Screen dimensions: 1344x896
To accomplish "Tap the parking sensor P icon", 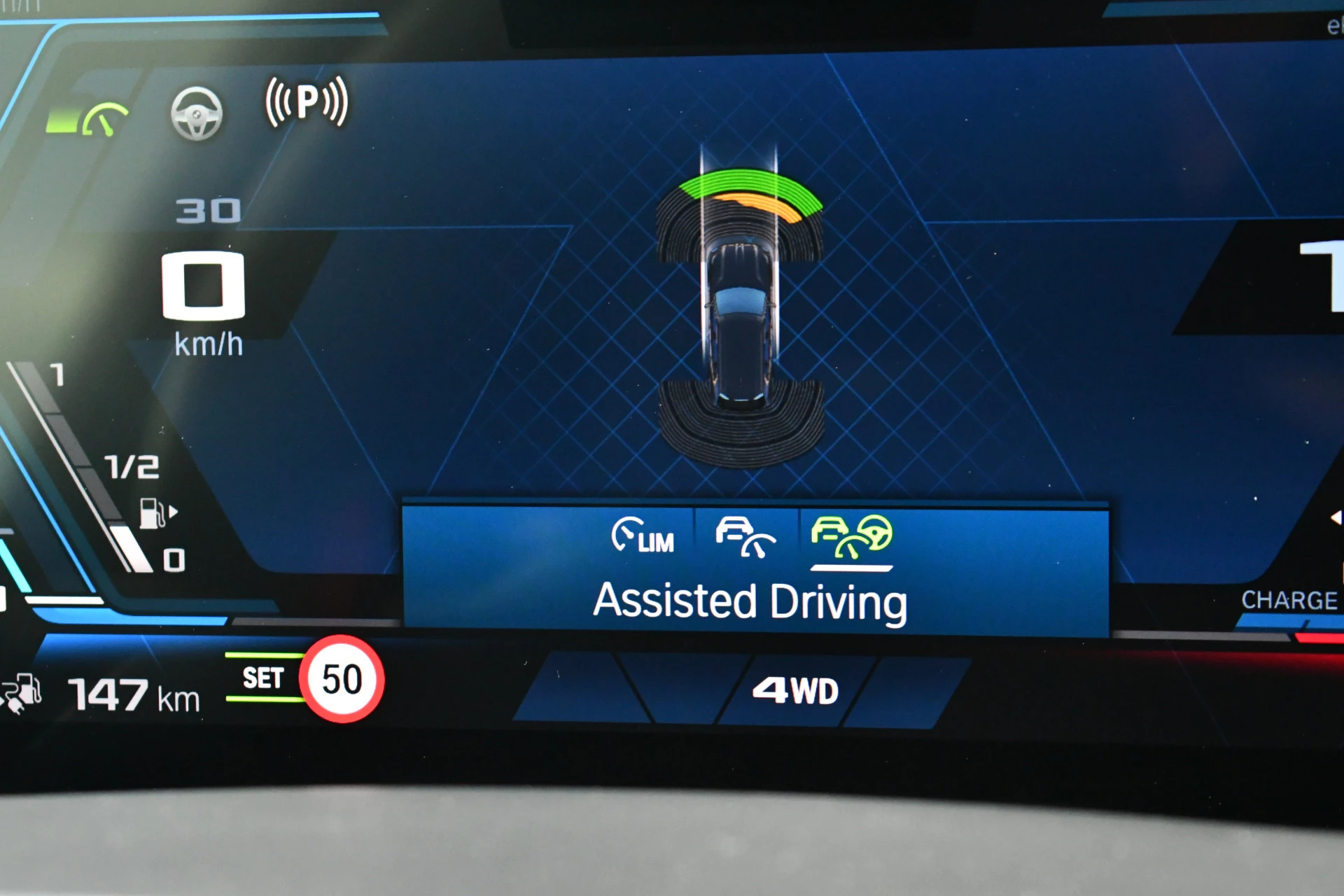I will [307, 102].
